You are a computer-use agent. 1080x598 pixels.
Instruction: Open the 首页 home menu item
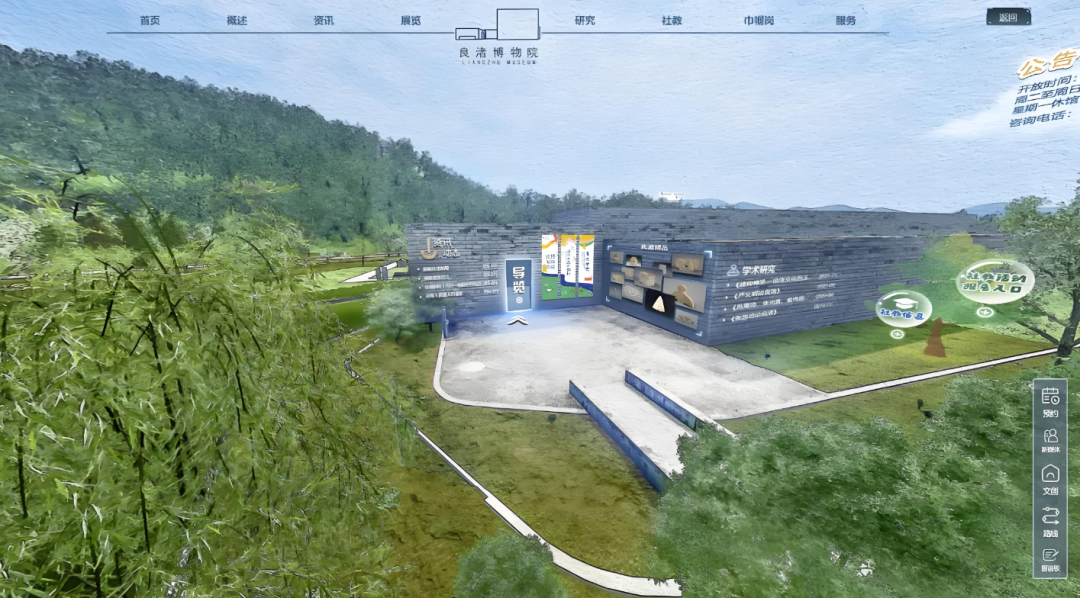[150, 21]
